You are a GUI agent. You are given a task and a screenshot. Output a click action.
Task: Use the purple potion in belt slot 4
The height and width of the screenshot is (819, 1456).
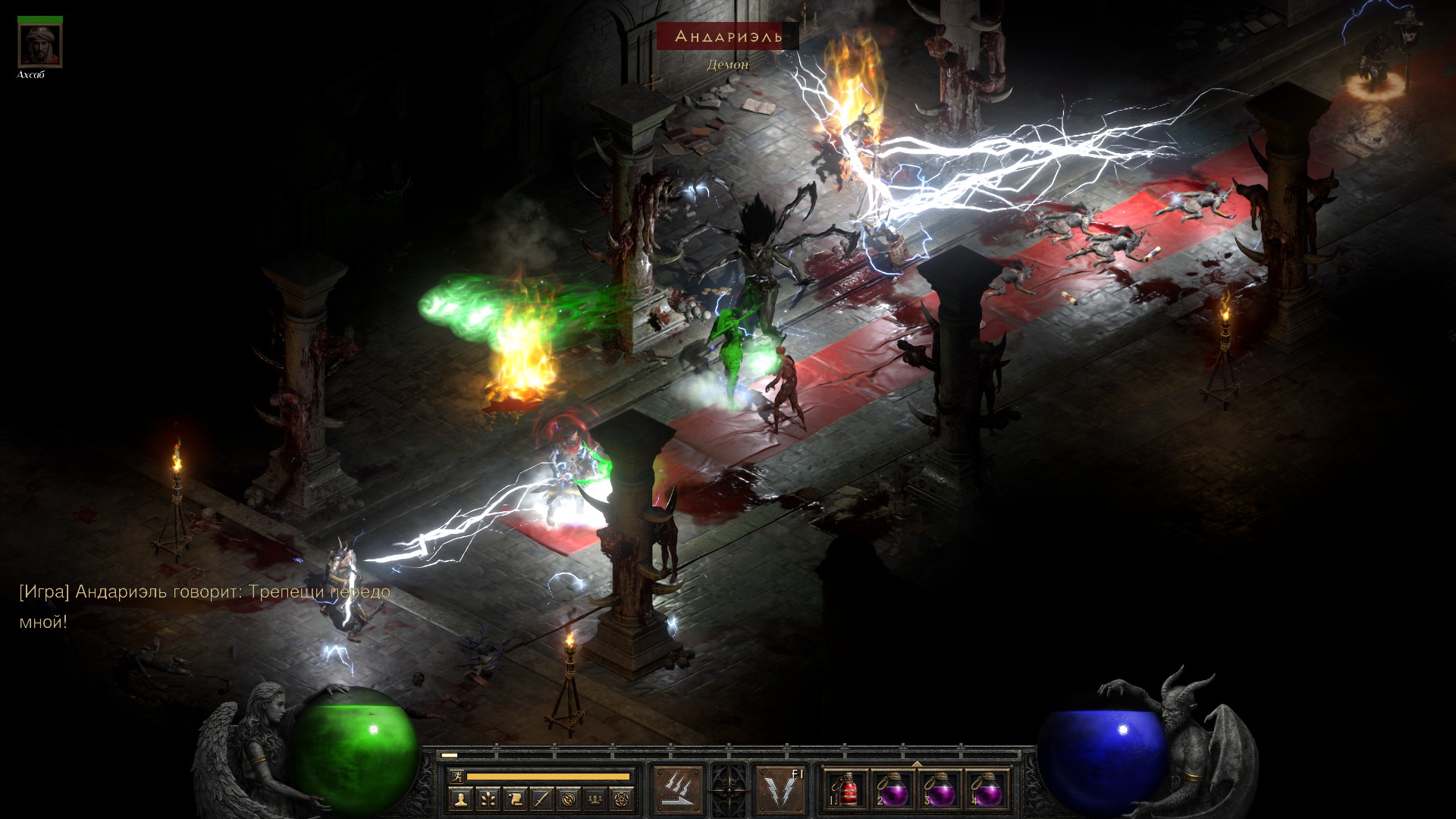pyautogui.click(x=987, y=791)
